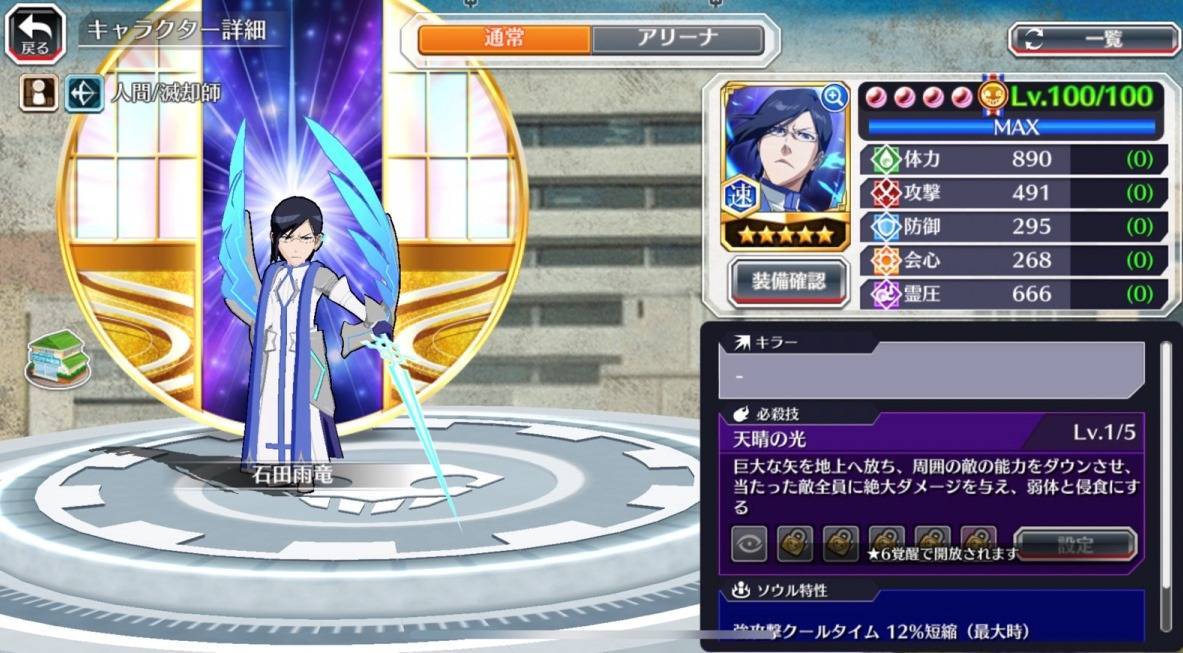Switch to the アリーナ tab
This screenshot has width=1183, height=653.
[x=677, y=40]
